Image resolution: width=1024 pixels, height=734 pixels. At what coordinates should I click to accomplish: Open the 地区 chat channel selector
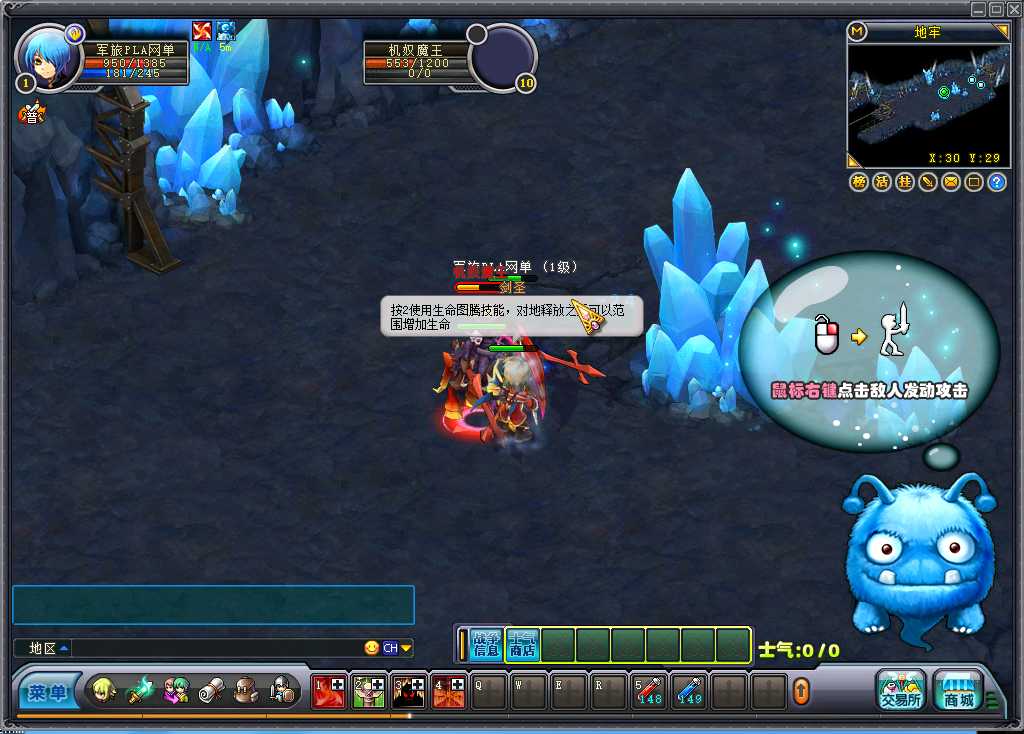click(49, 648)
